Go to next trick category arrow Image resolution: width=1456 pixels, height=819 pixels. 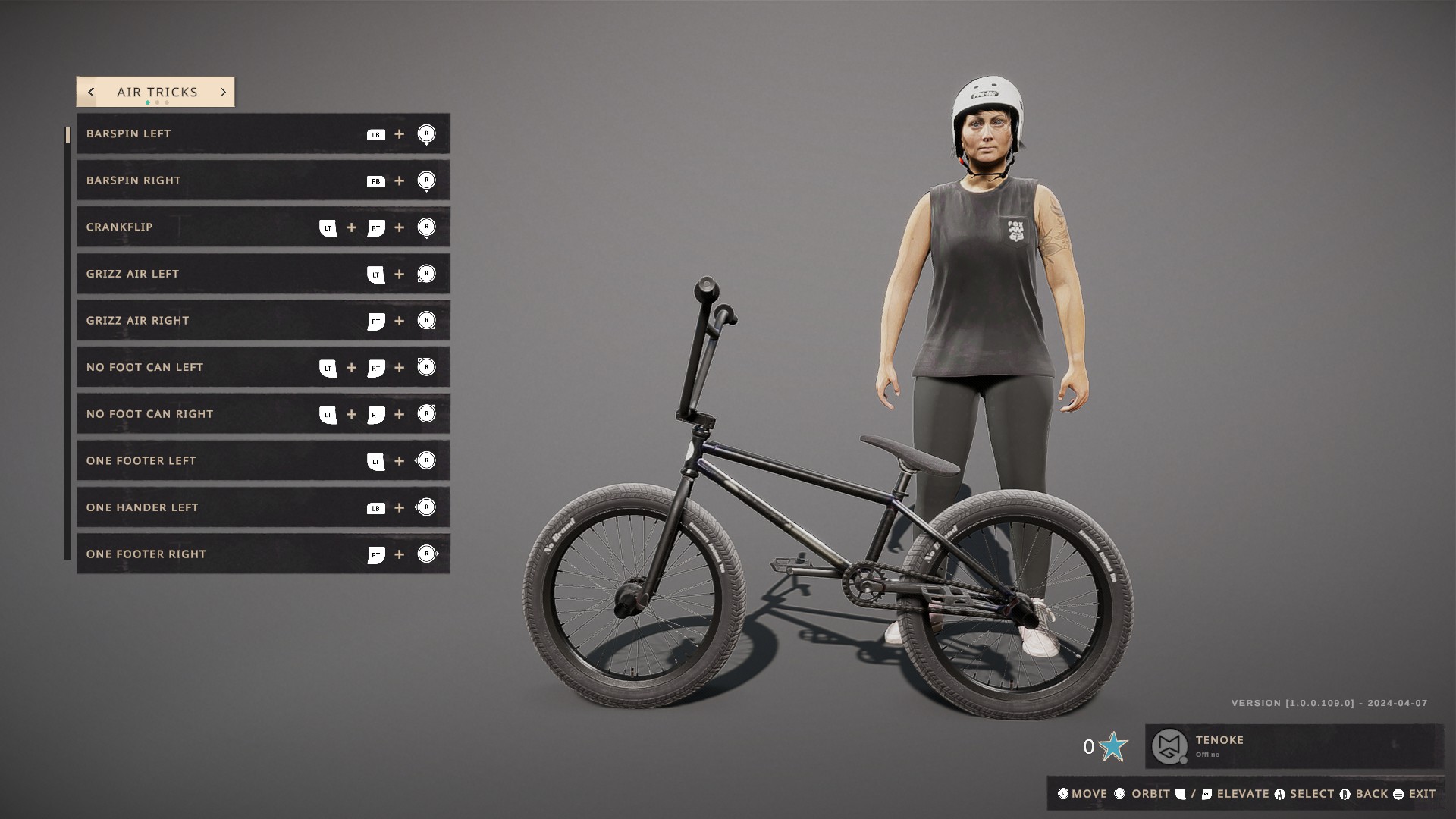pos(223,92)
